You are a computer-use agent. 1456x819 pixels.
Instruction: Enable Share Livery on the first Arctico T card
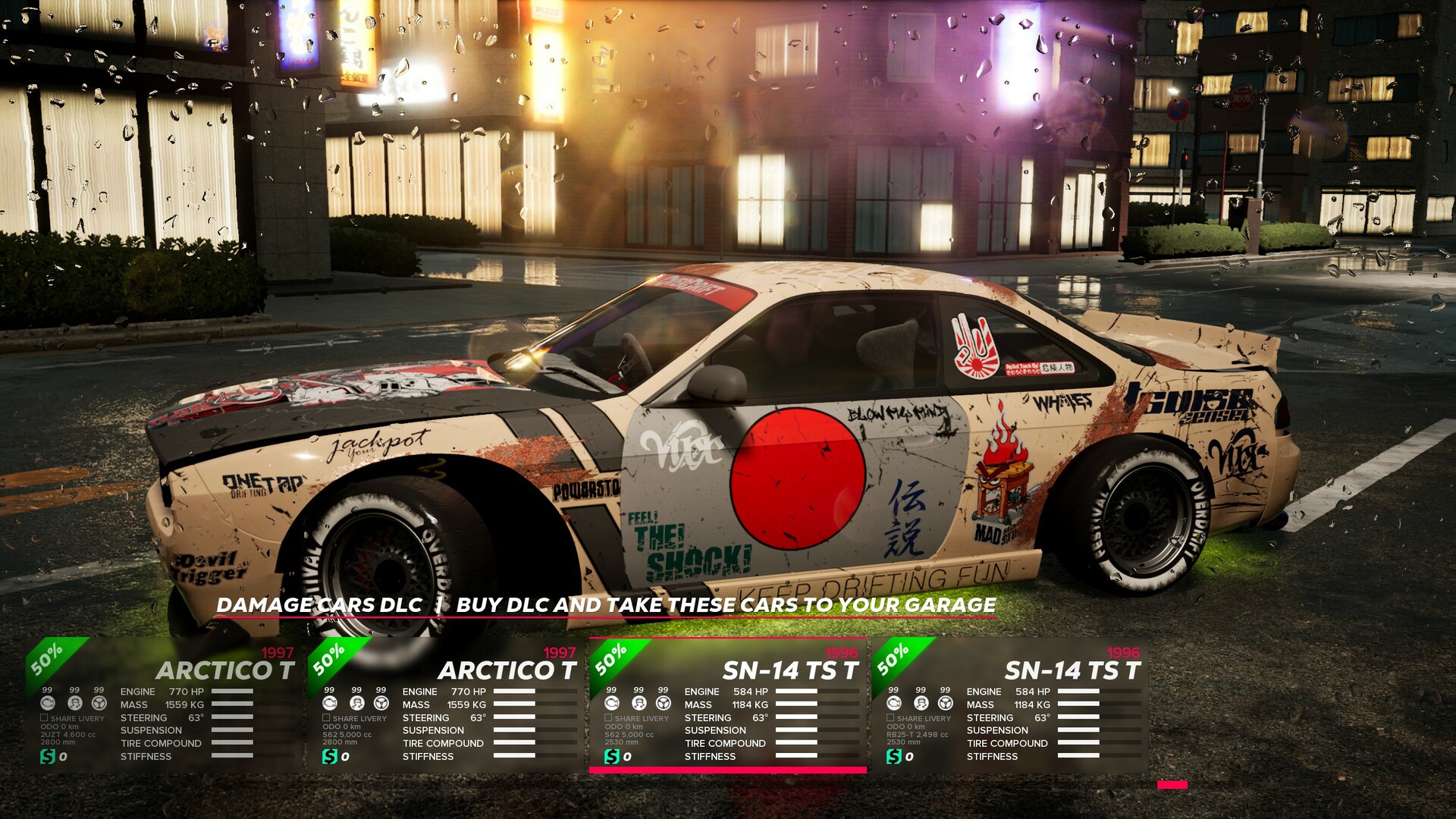point(44,717)
